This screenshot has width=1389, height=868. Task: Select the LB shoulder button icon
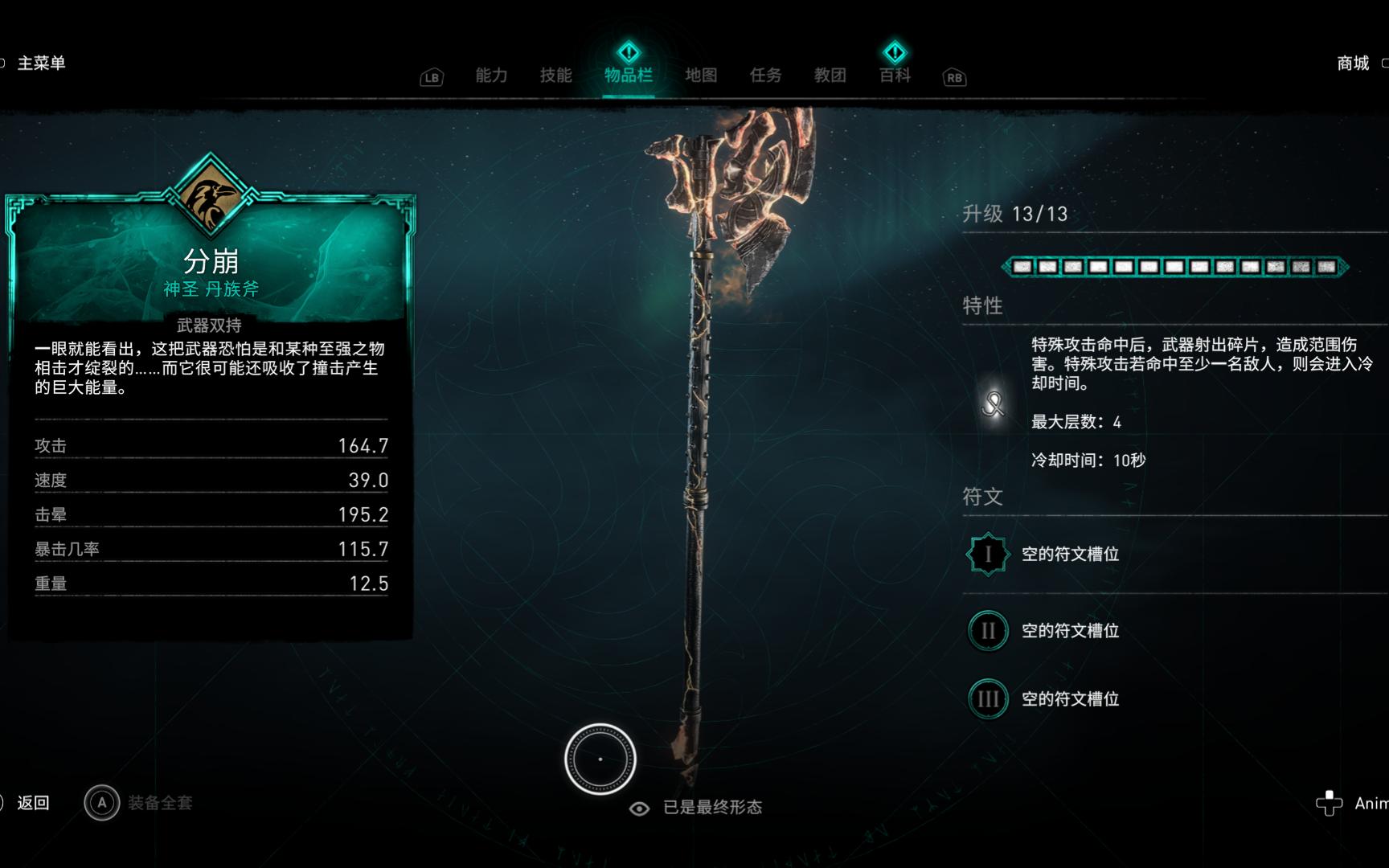[x=432, y=77]
